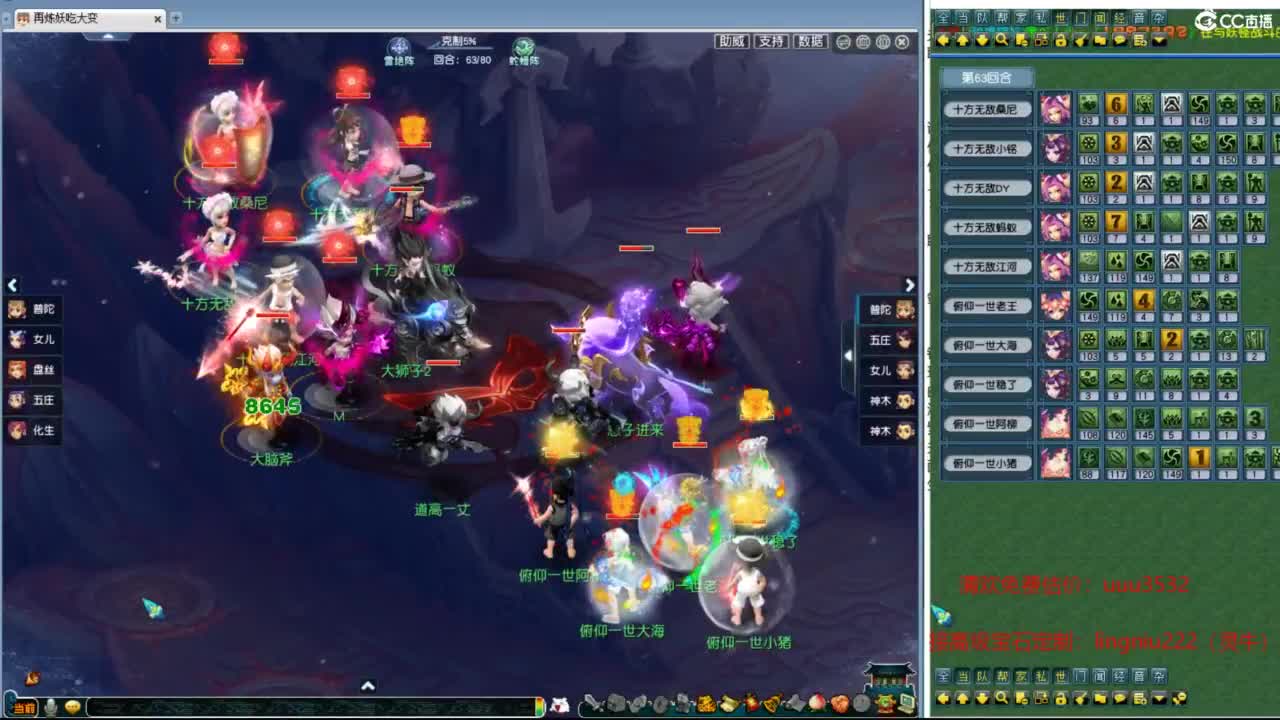Viewport: 1280px width, 720px height.
Task: Click the green computer icon at bottom right
Action: click(x=904, y=705)
